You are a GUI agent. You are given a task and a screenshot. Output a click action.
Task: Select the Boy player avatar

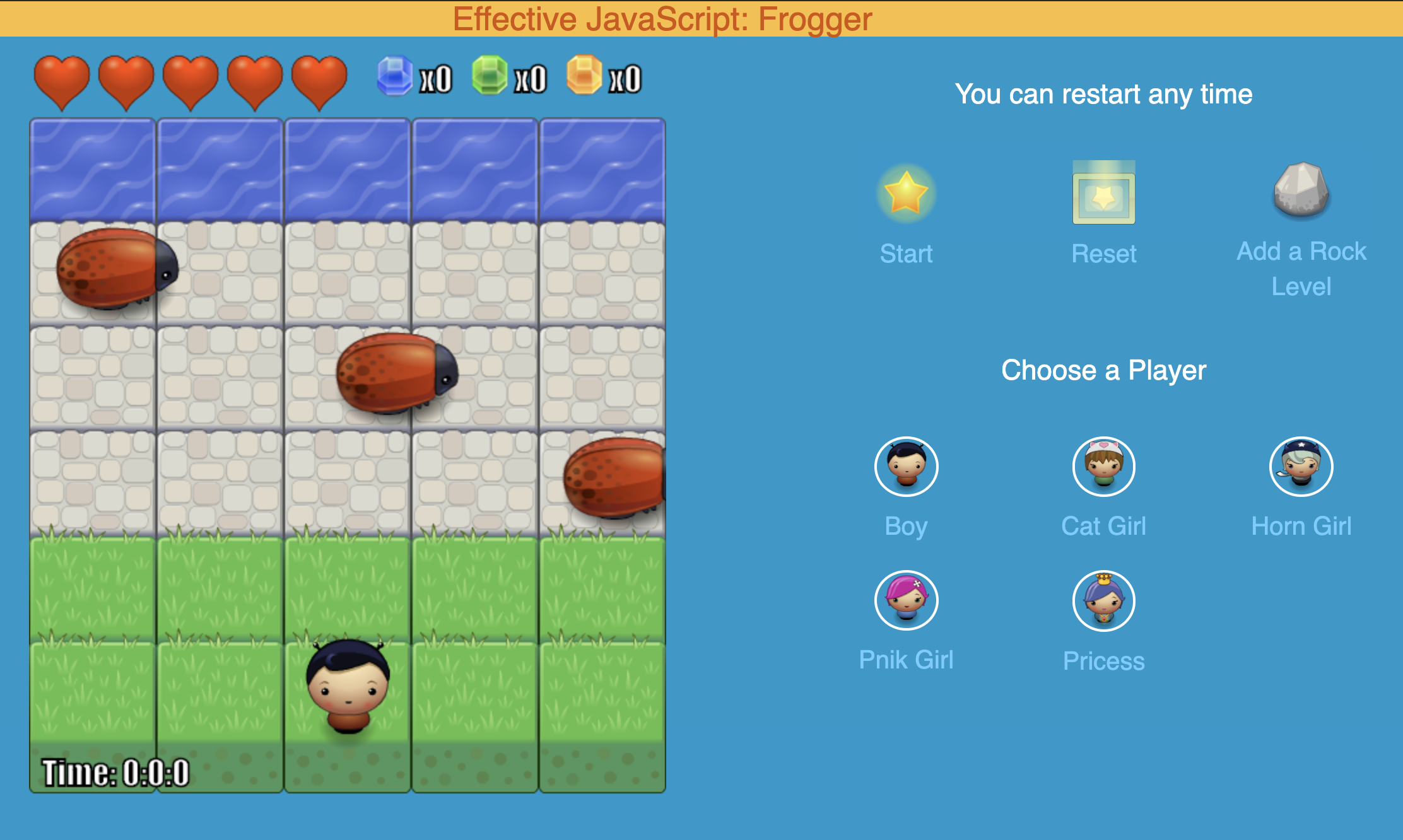[906, 467]
